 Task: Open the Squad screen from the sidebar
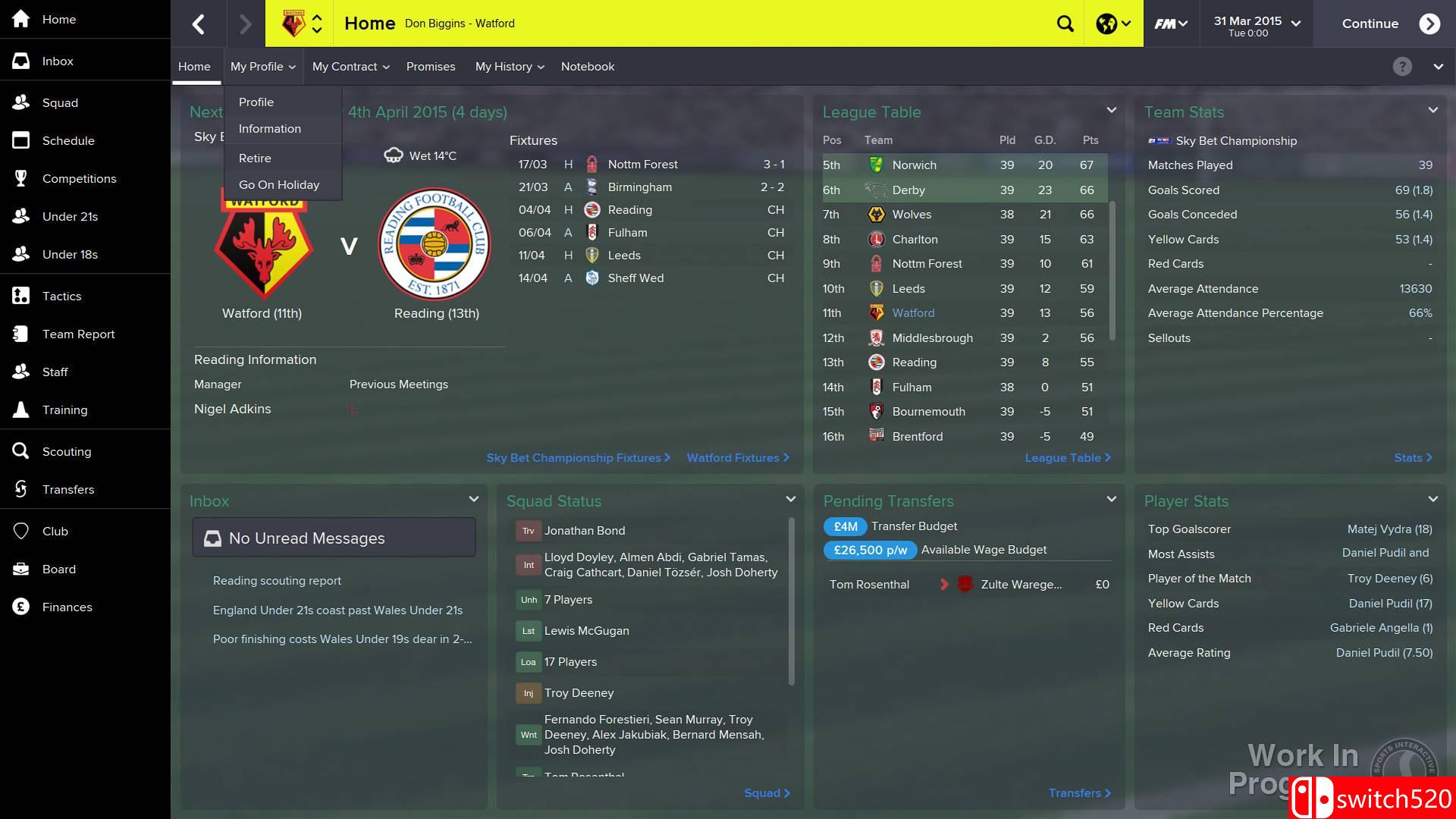pos(61,102)
